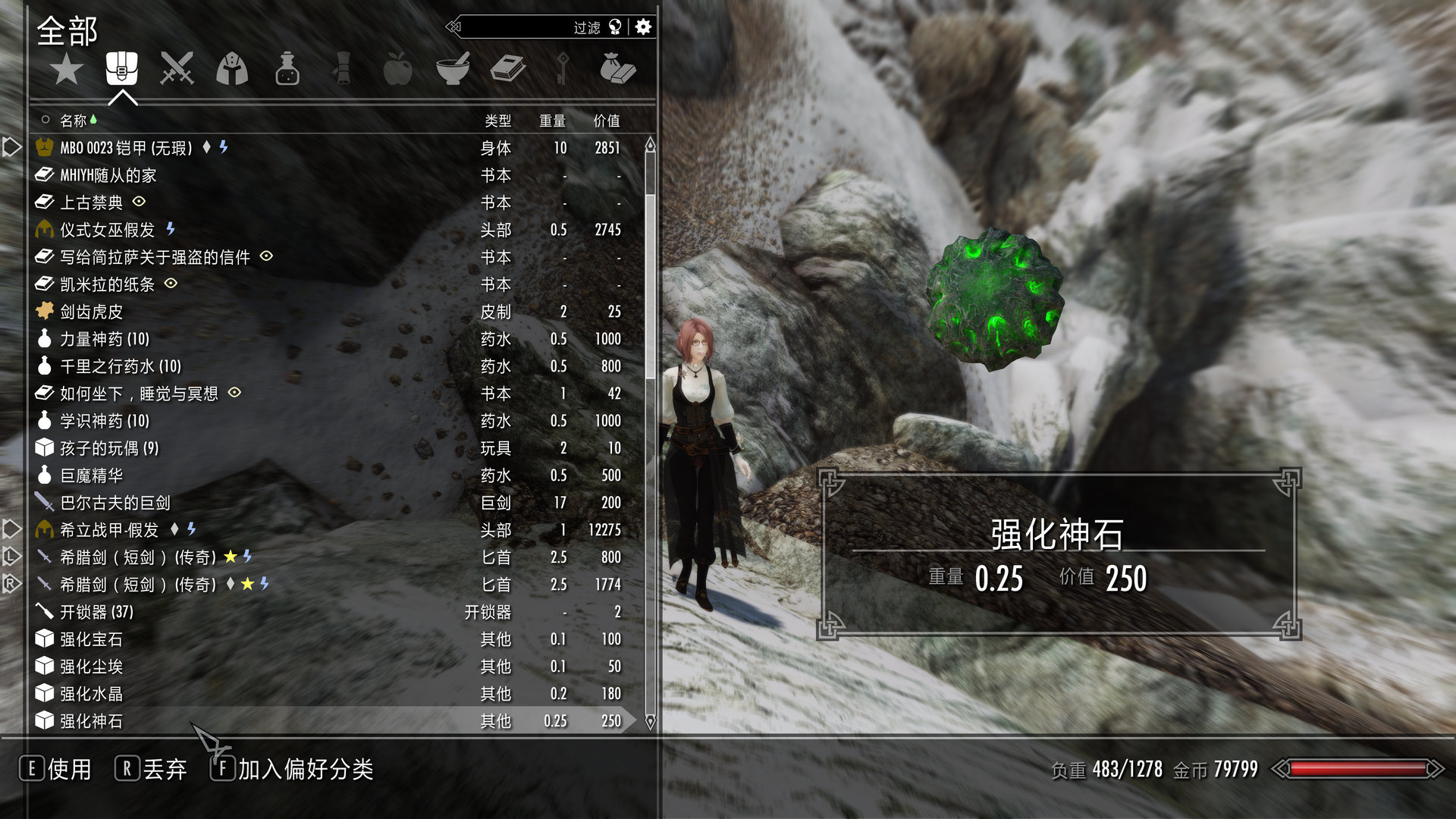This screenshot has width=1456, height=819.
Task: Select the misc pouch category tab
Action: 617,70
